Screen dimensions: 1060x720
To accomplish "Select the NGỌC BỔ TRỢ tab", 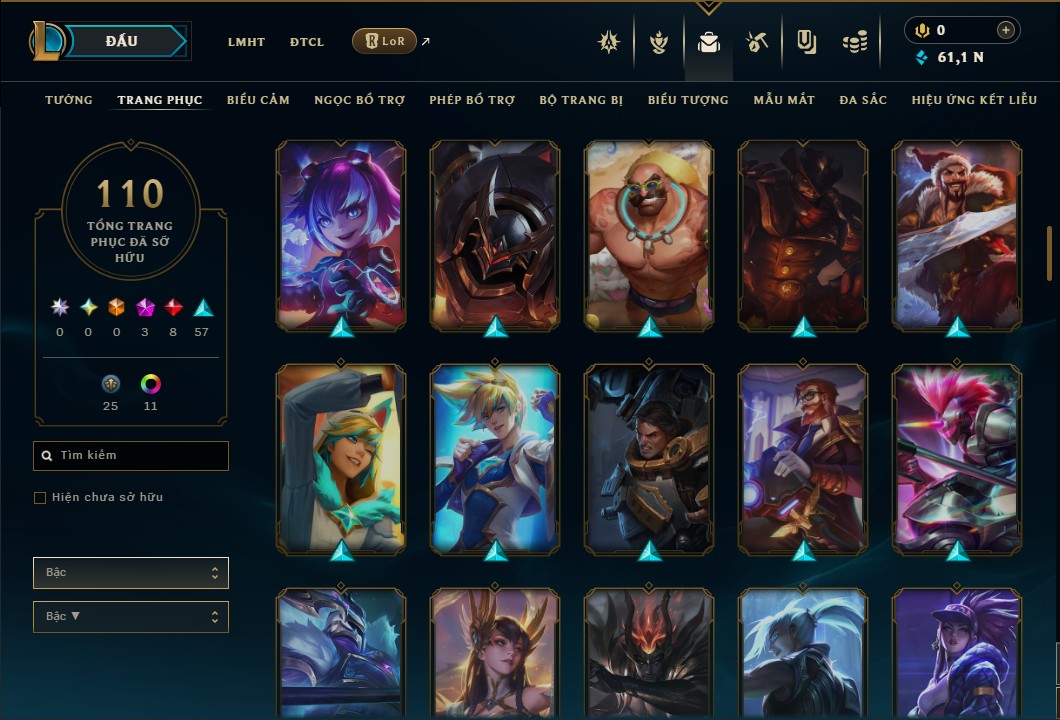I will (359, 100).
